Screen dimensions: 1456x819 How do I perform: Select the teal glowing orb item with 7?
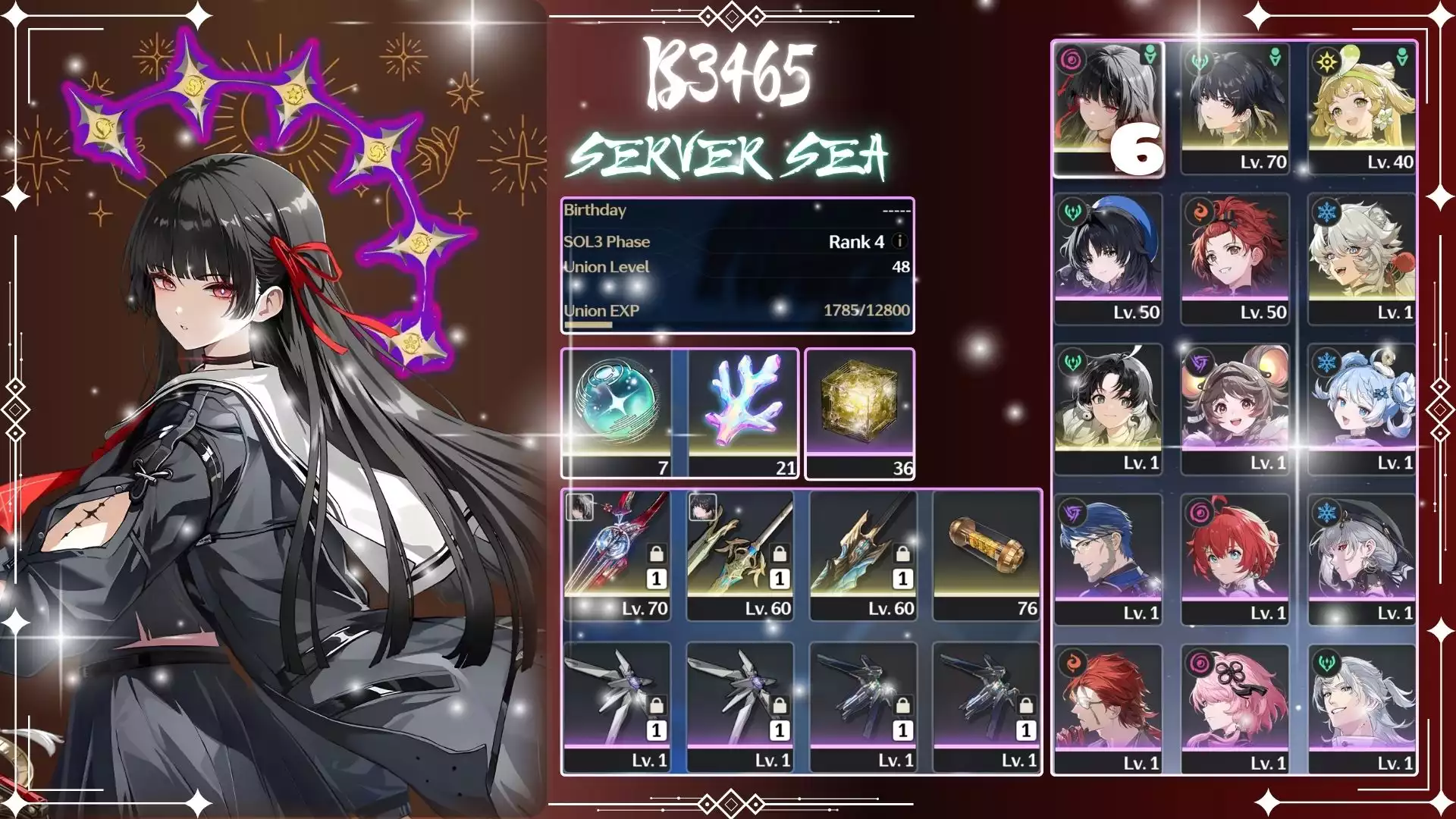[617, 413]
